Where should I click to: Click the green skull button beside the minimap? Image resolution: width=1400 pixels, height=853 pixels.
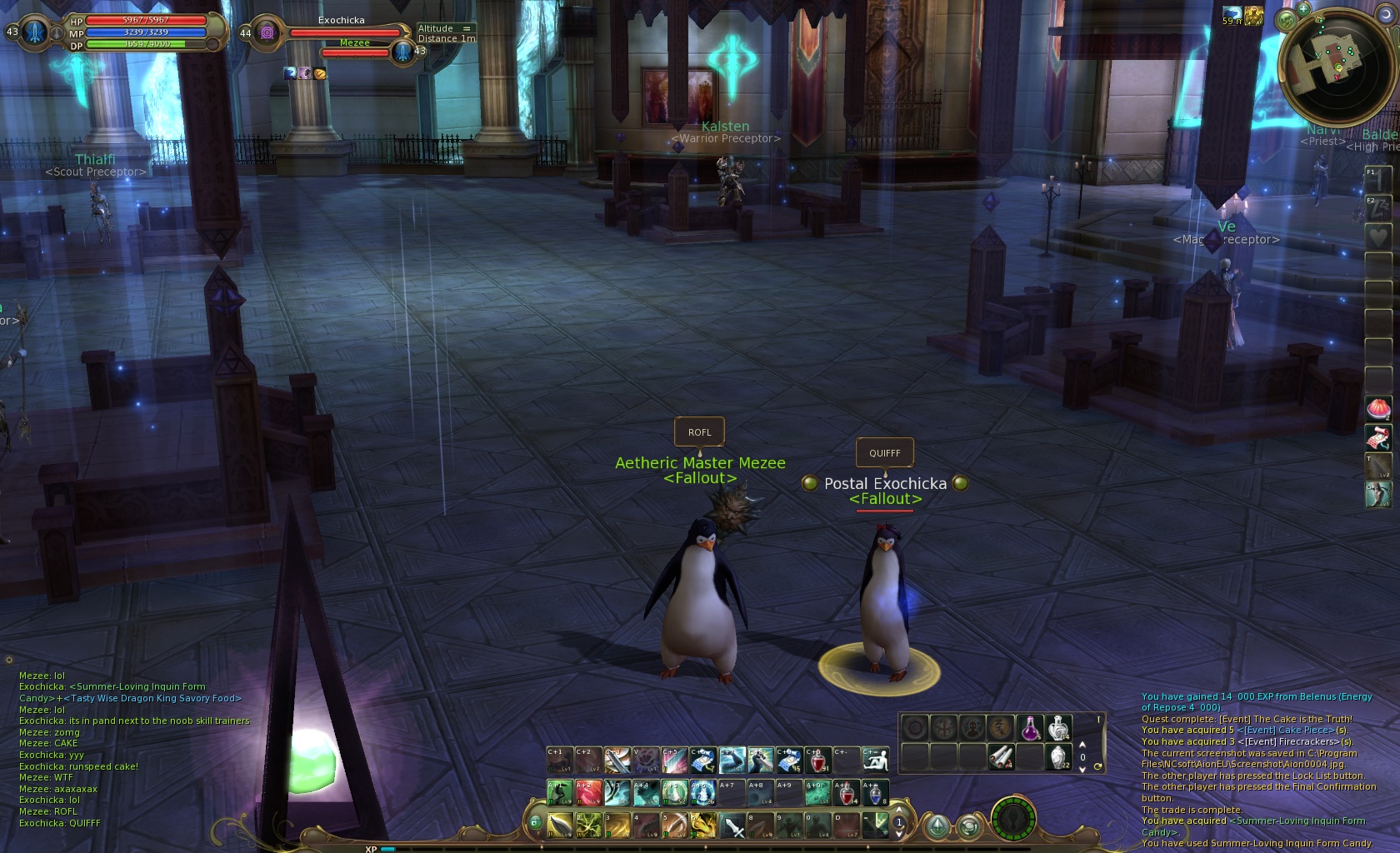(x=1287, y=20)
